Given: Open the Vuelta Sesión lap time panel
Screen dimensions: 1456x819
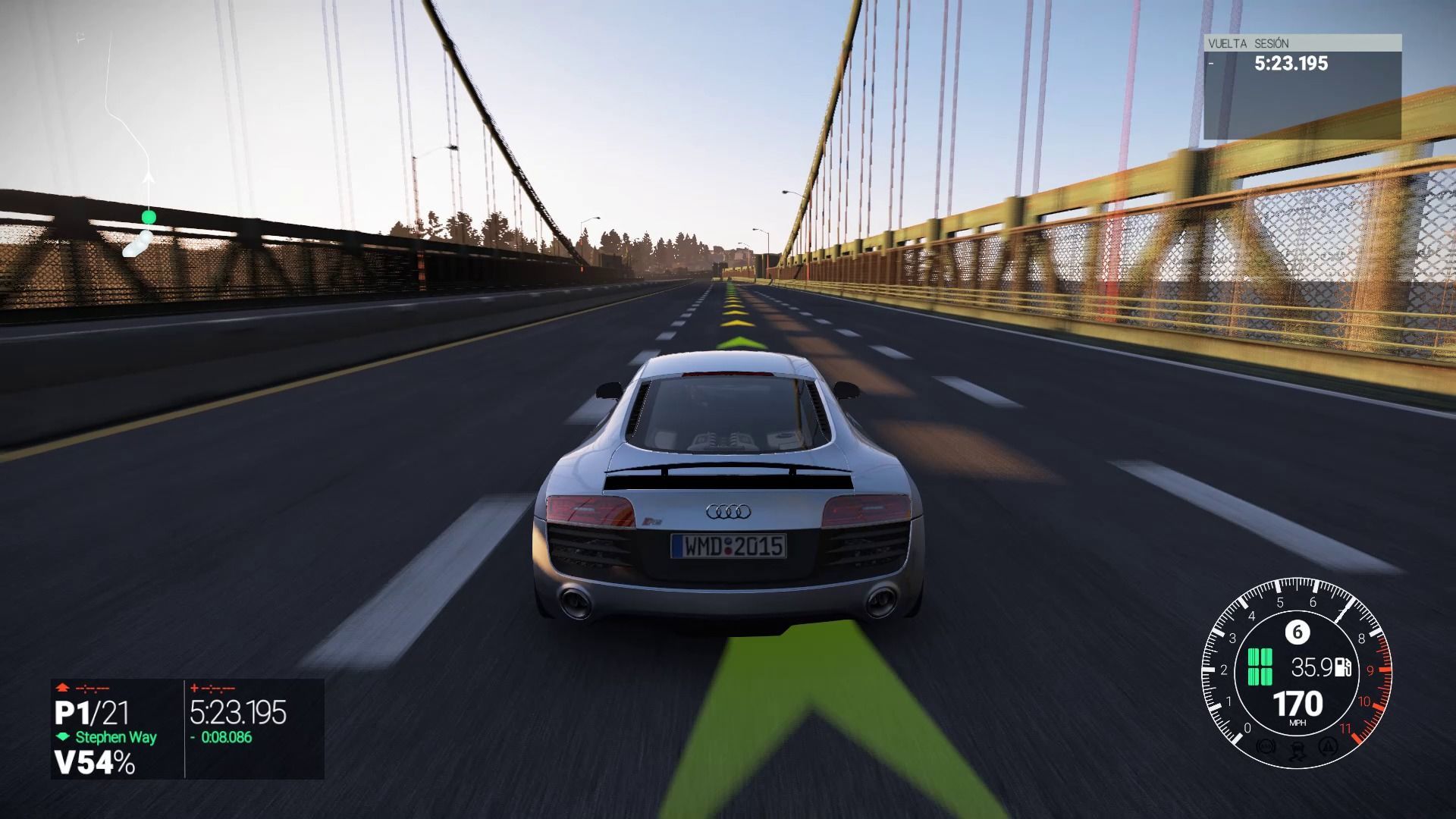Looking at the screenshot, I should (1301, 86).
